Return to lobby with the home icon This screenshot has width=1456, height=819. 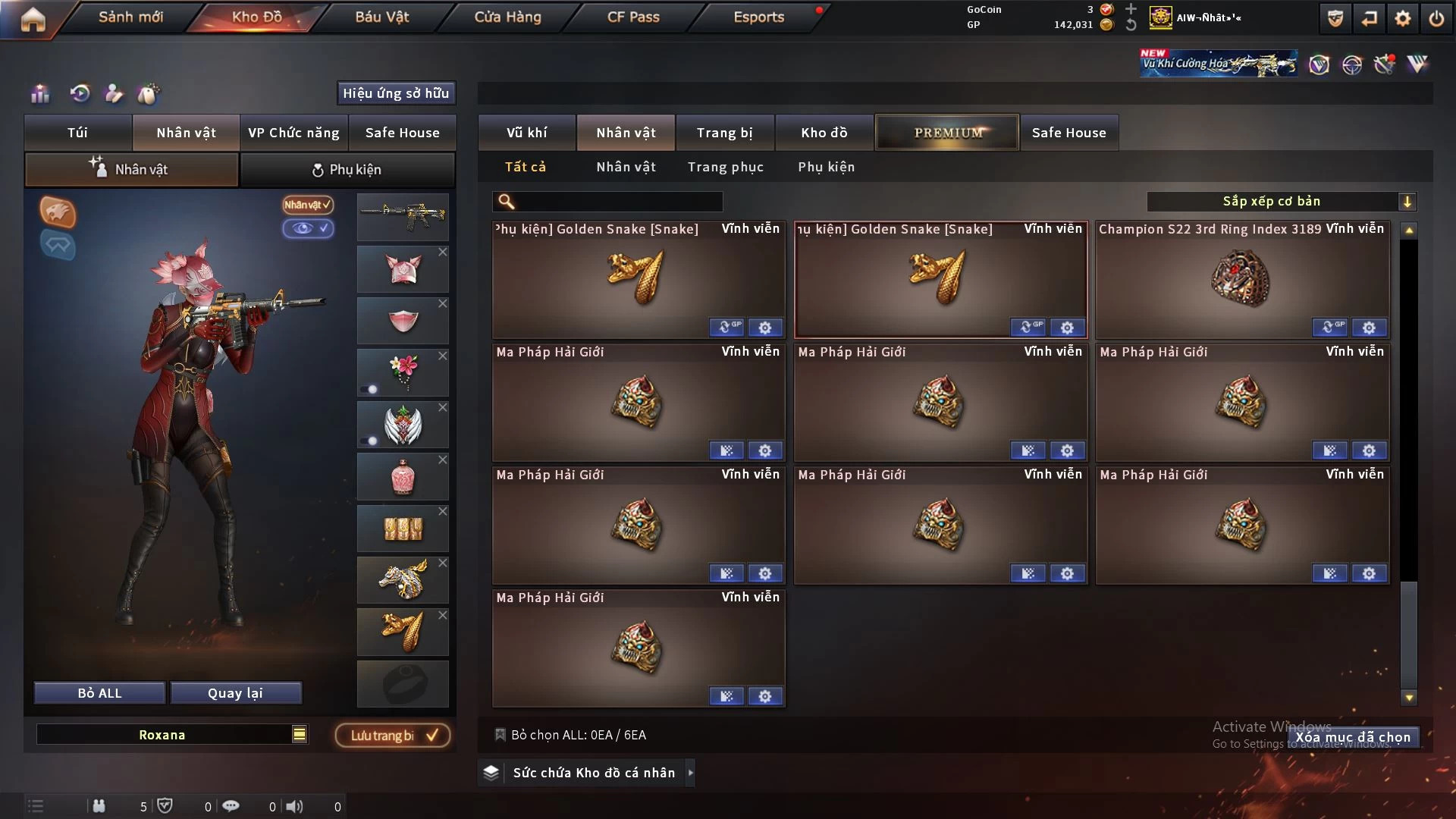click(33, 18)
